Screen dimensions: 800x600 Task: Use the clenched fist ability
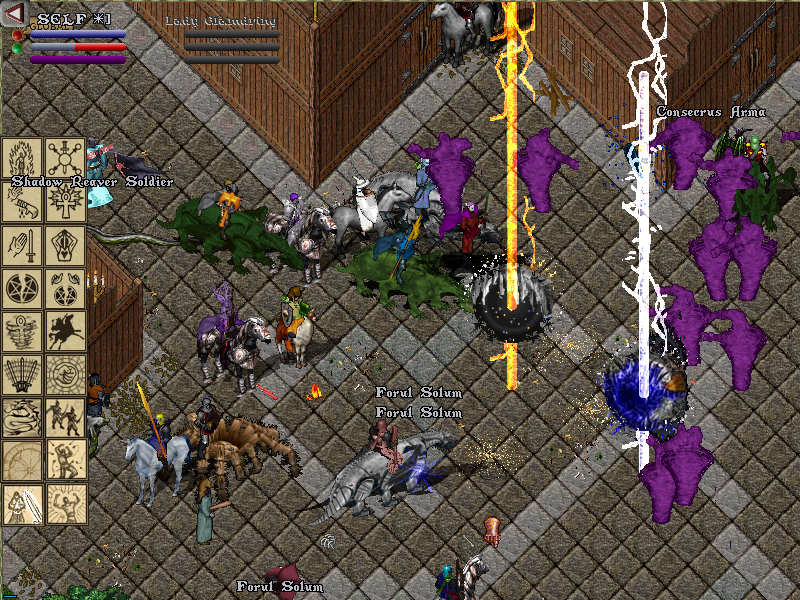(x=65, y=374)
